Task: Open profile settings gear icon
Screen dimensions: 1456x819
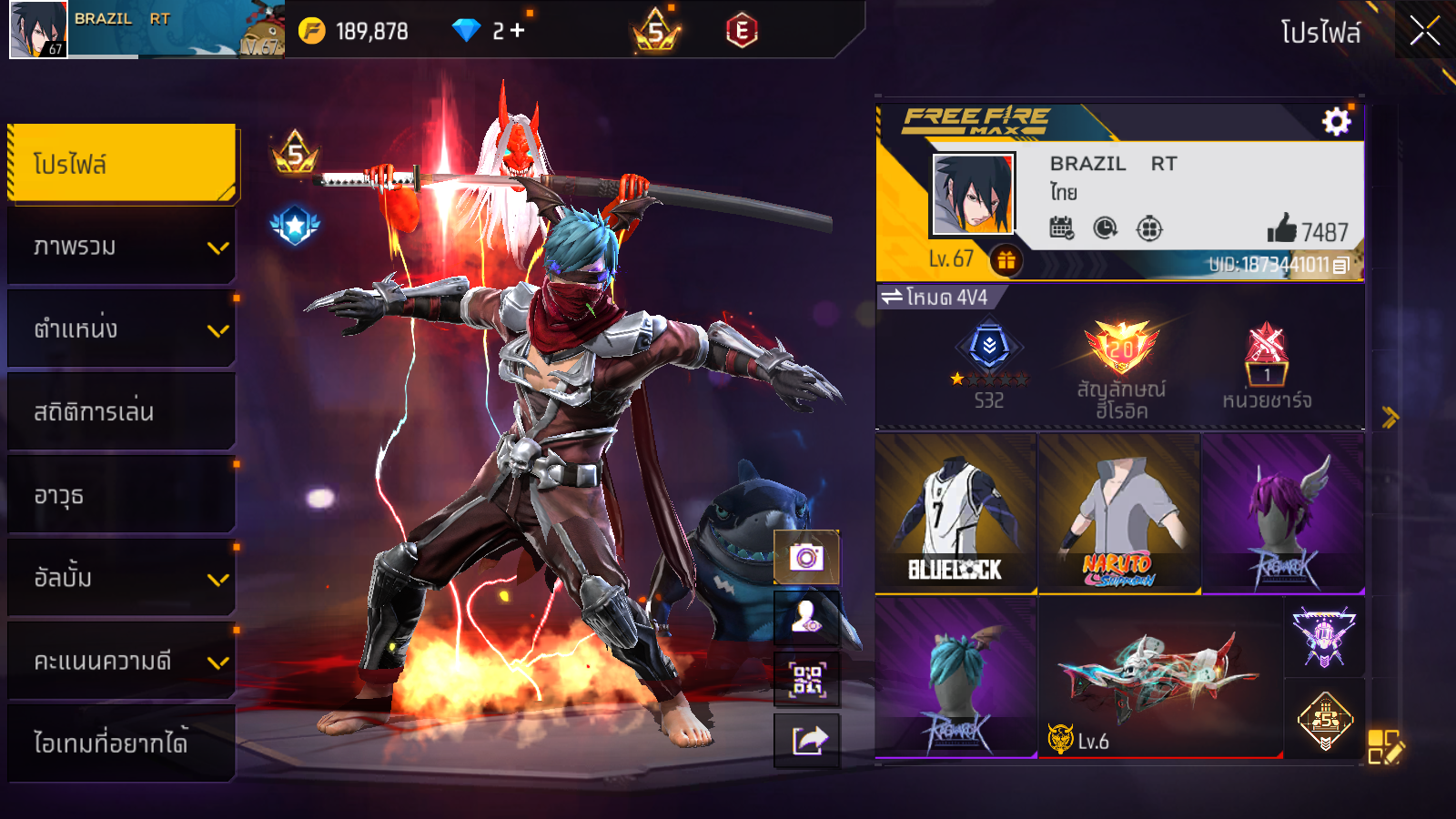Action: pos(1336,121)
